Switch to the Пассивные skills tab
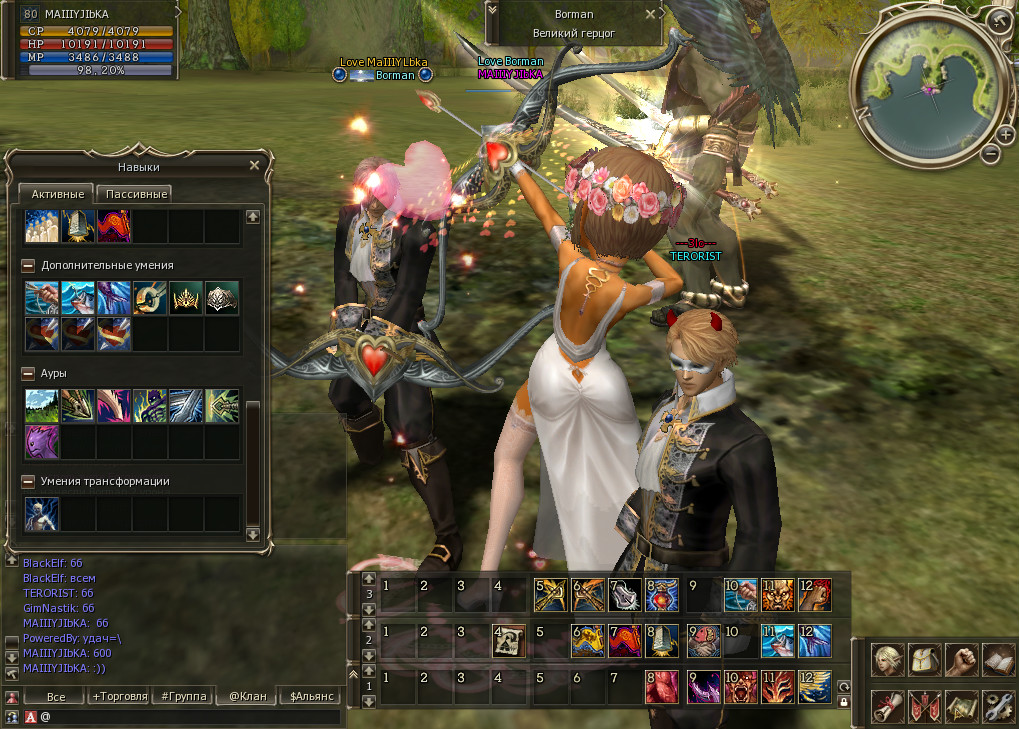Screen dimensions: 1020x729 tap(137, 194)
